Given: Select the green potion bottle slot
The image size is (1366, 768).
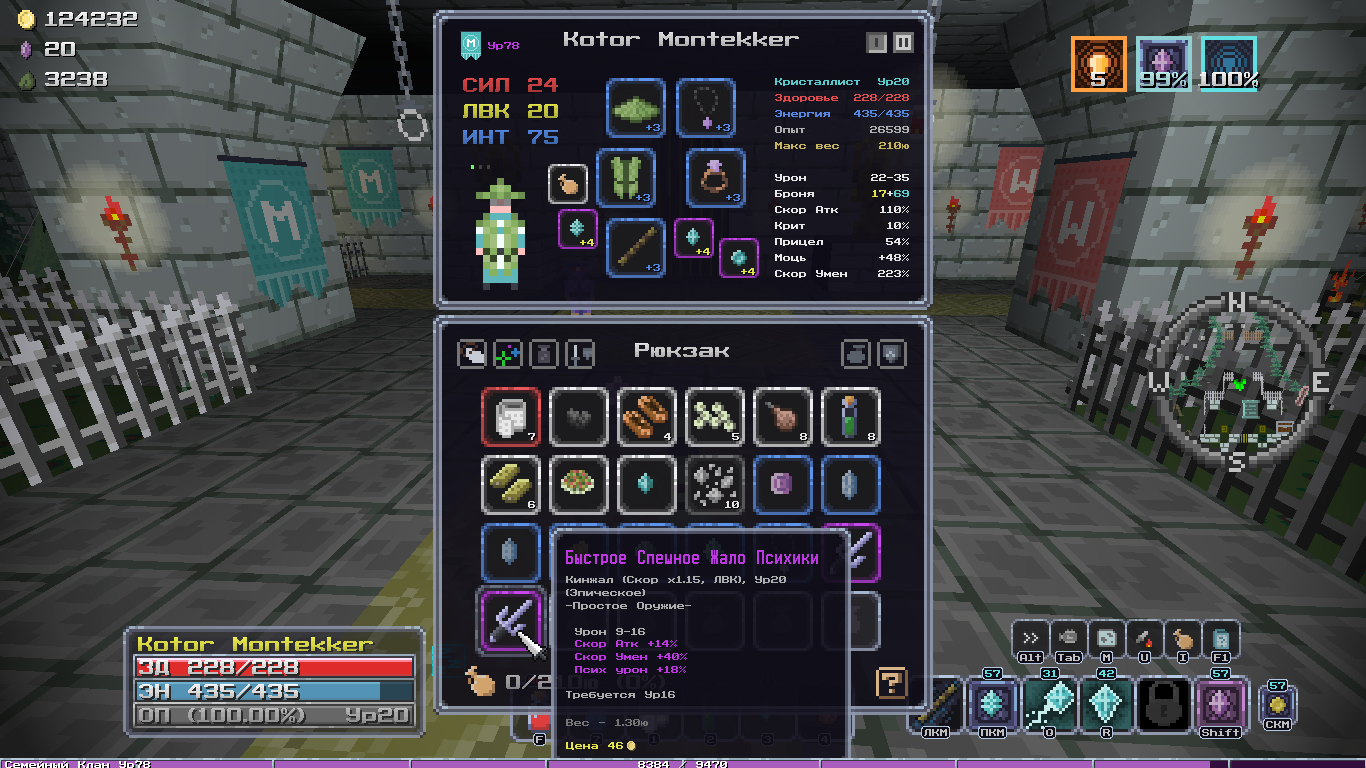Looking at the screenshot, I should (x=851, y=416).
